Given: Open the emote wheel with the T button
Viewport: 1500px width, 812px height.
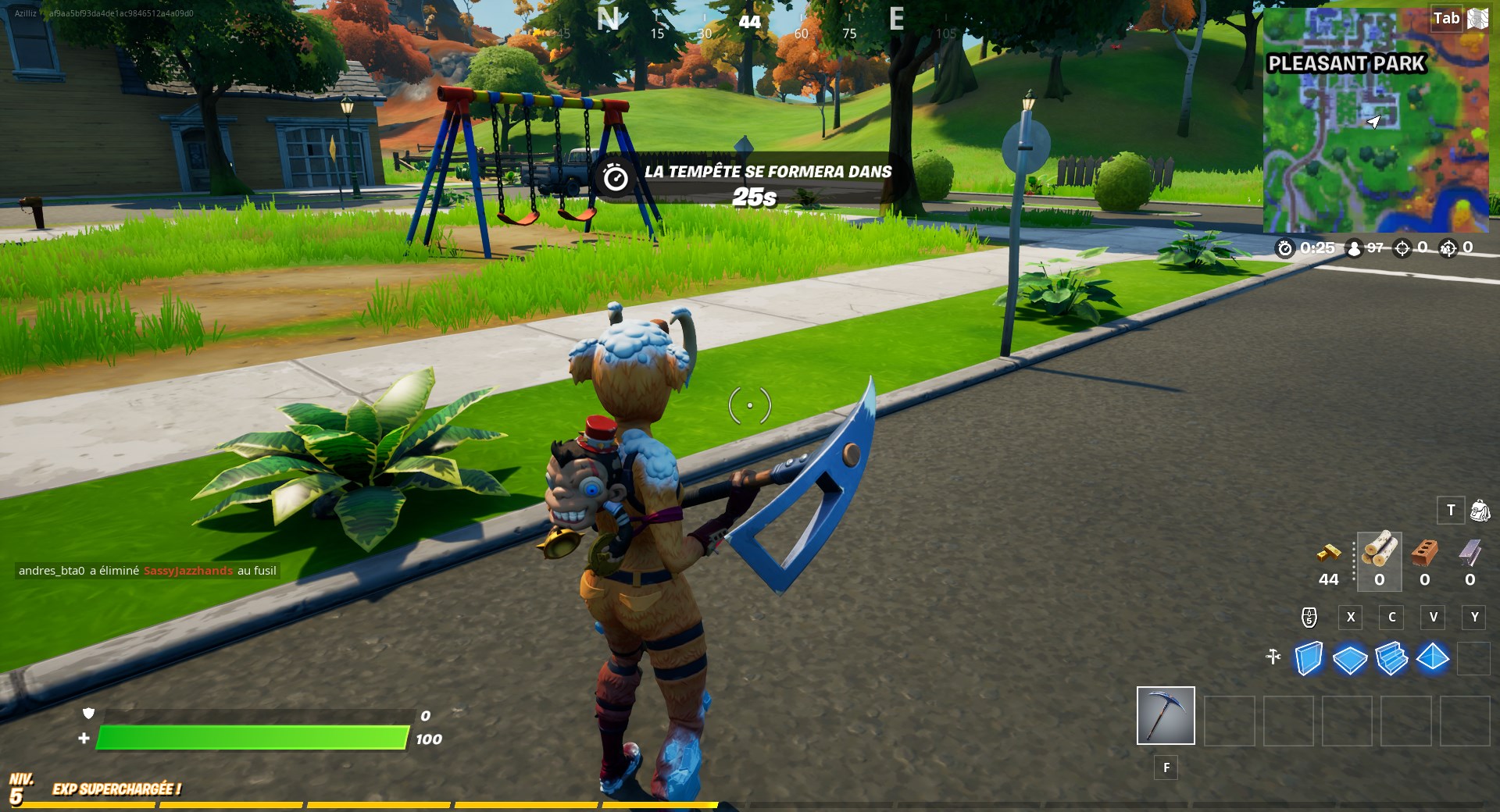Looking at the screenshot, I should (1451, 510).
